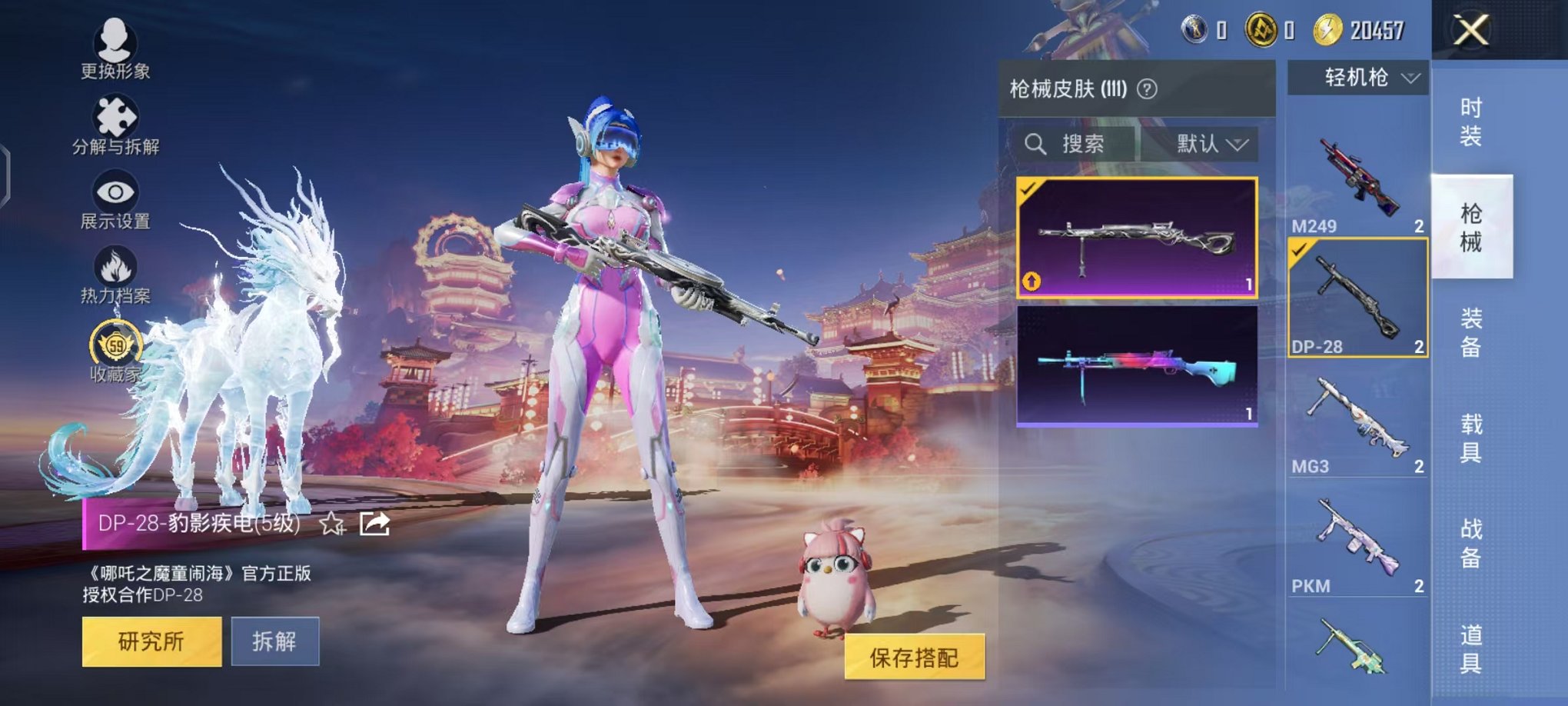This screenshot has height=706, width=1568.
Task: Click the search magnifier in skin panel
Action: click(x=1035, y=145)
